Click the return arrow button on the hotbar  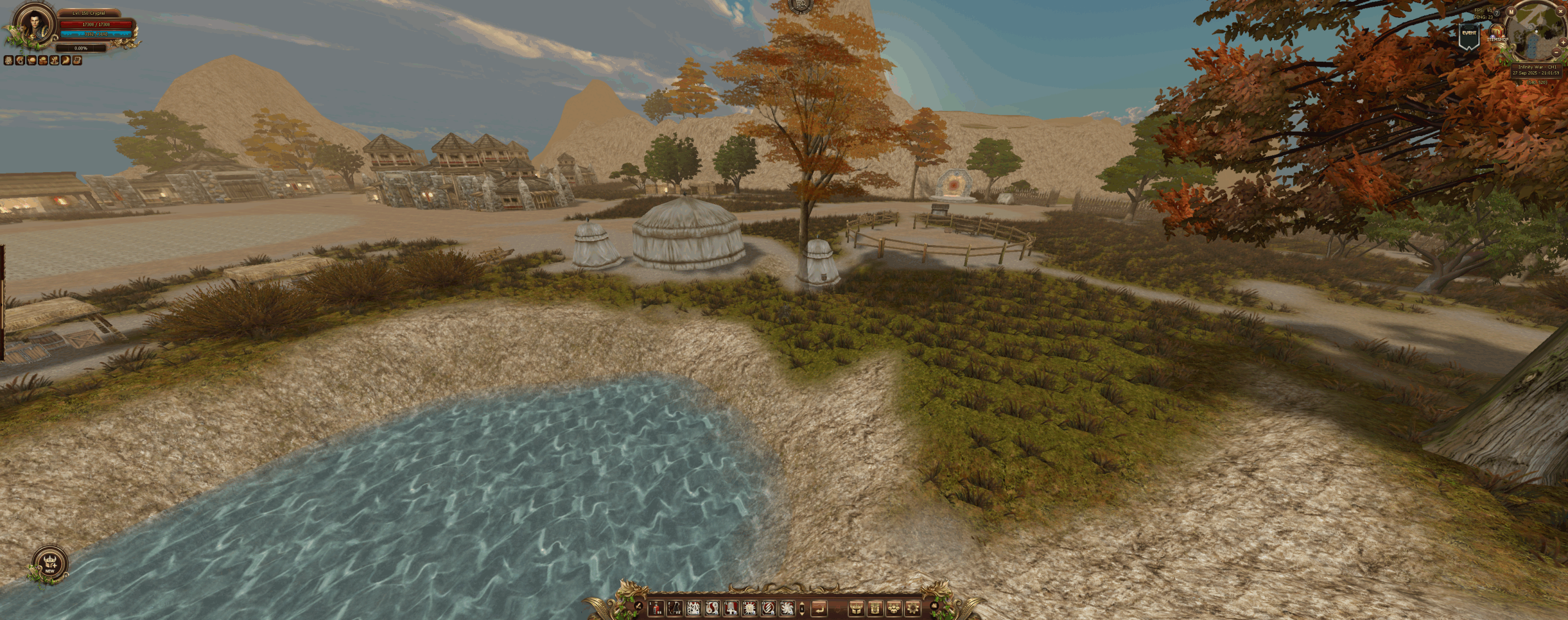[x=819, y=608]
